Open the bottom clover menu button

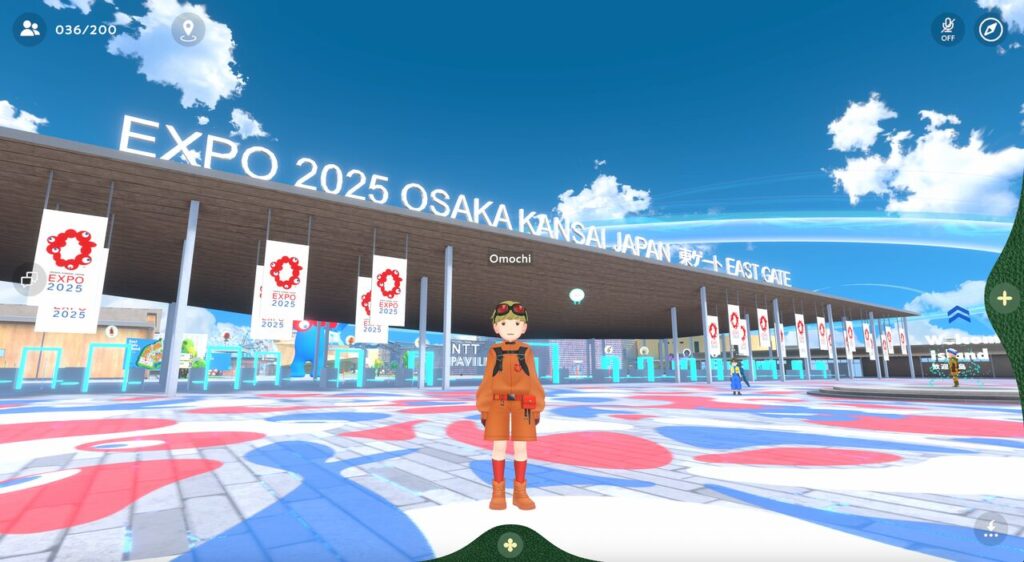point(510,545)
